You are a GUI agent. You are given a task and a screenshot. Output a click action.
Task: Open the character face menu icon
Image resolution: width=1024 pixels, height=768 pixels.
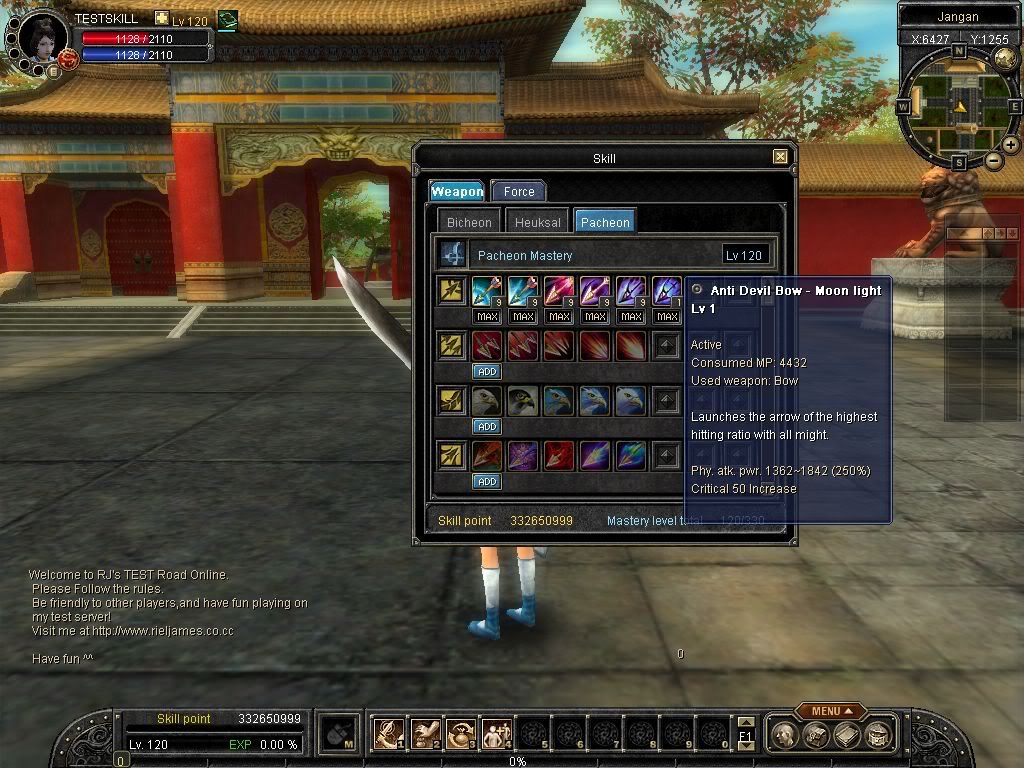click(785, 736)
